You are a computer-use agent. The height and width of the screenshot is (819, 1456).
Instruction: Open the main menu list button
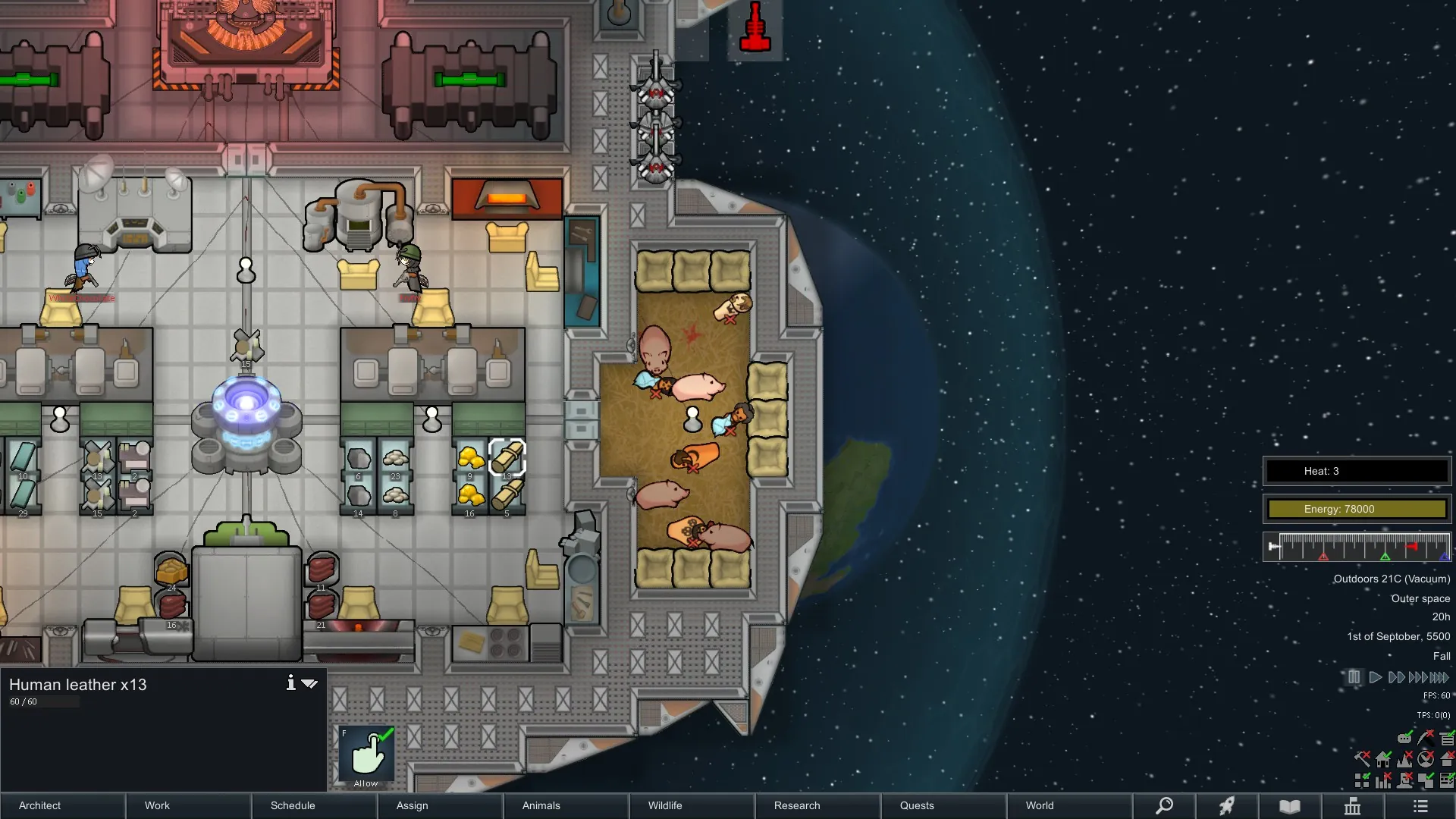click(x=1420, y=805)
